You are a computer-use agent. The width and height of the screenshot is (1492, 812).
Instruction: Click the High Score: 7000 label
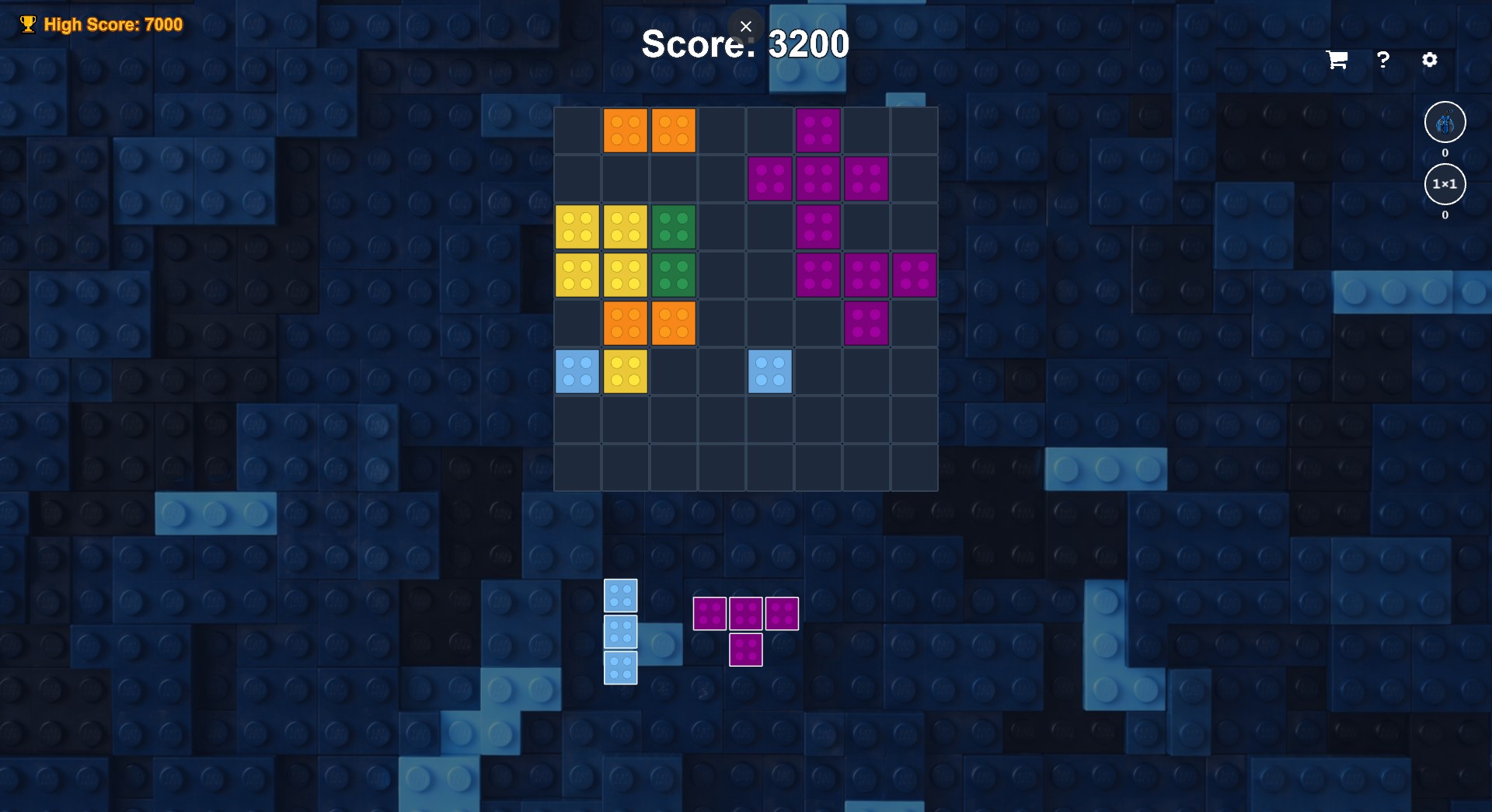coord(114,24)
